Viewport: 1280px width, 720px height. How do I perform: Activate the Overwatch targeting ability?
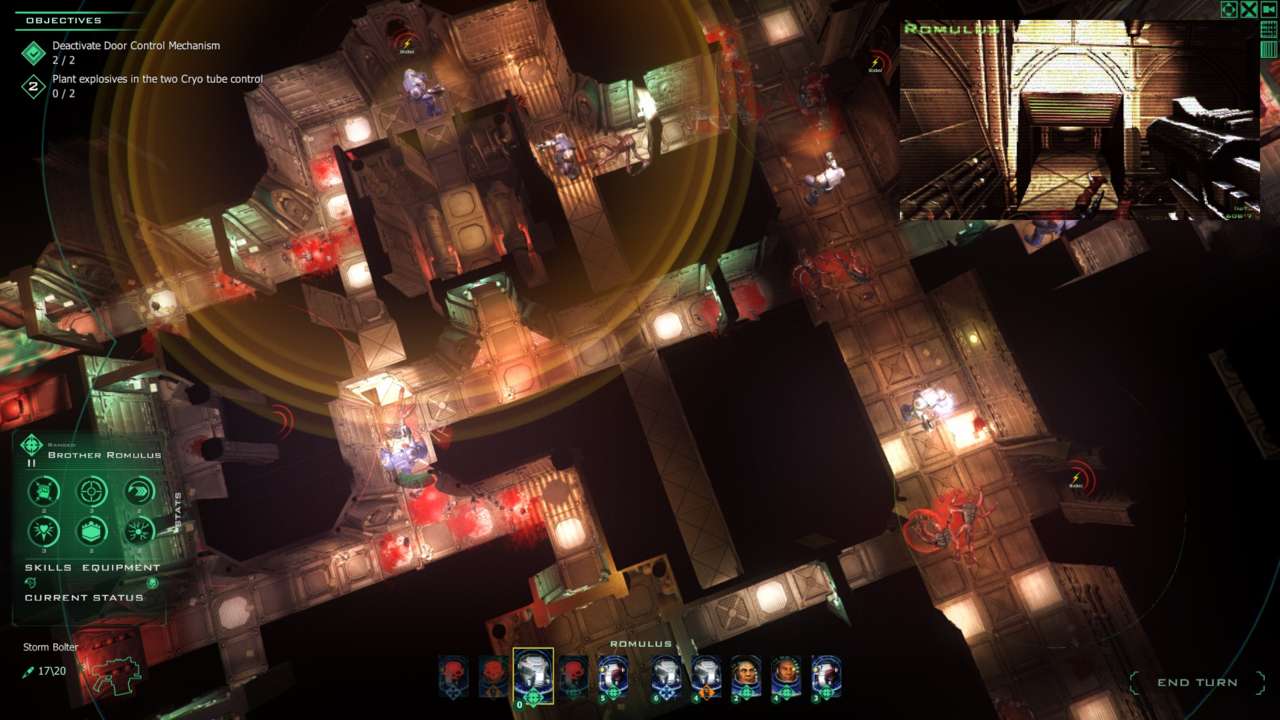pyautogui.click(x=91, y=493)
